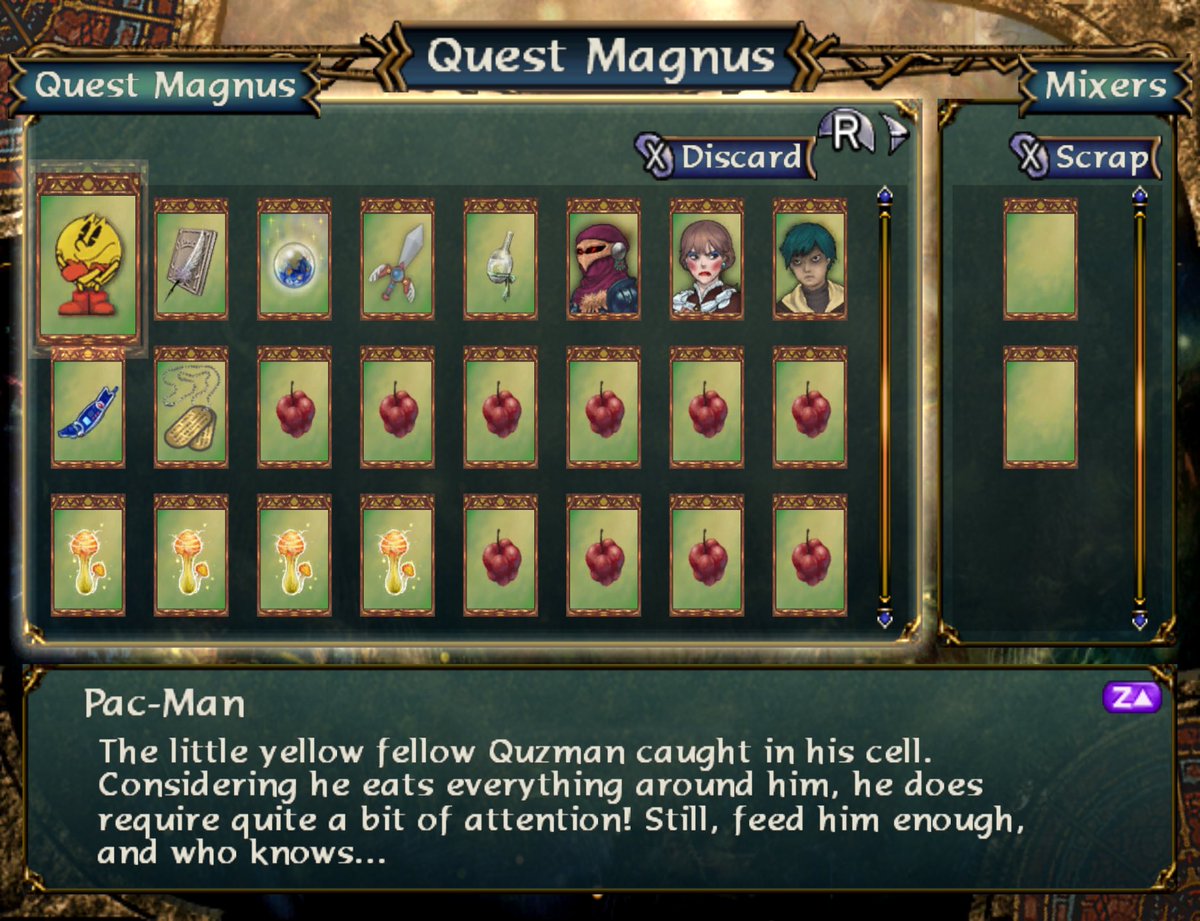Screen dimensions: 1200x921
Task: Choose the teal-haired boy portrait card
Action: 809,259
